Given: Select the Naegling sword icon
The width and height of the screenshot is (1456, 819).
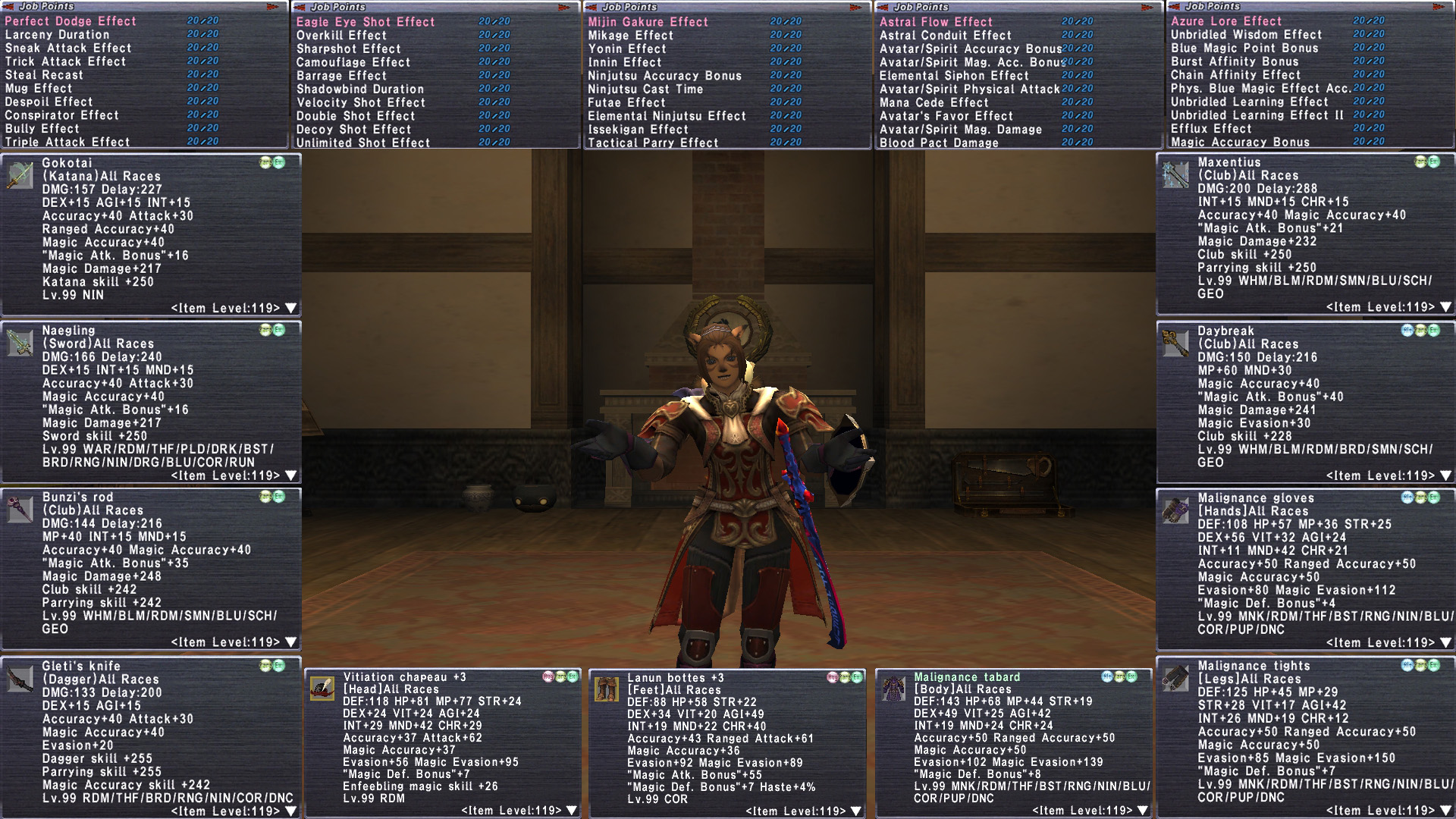Looking at the screenshot, I should point(20,343).
